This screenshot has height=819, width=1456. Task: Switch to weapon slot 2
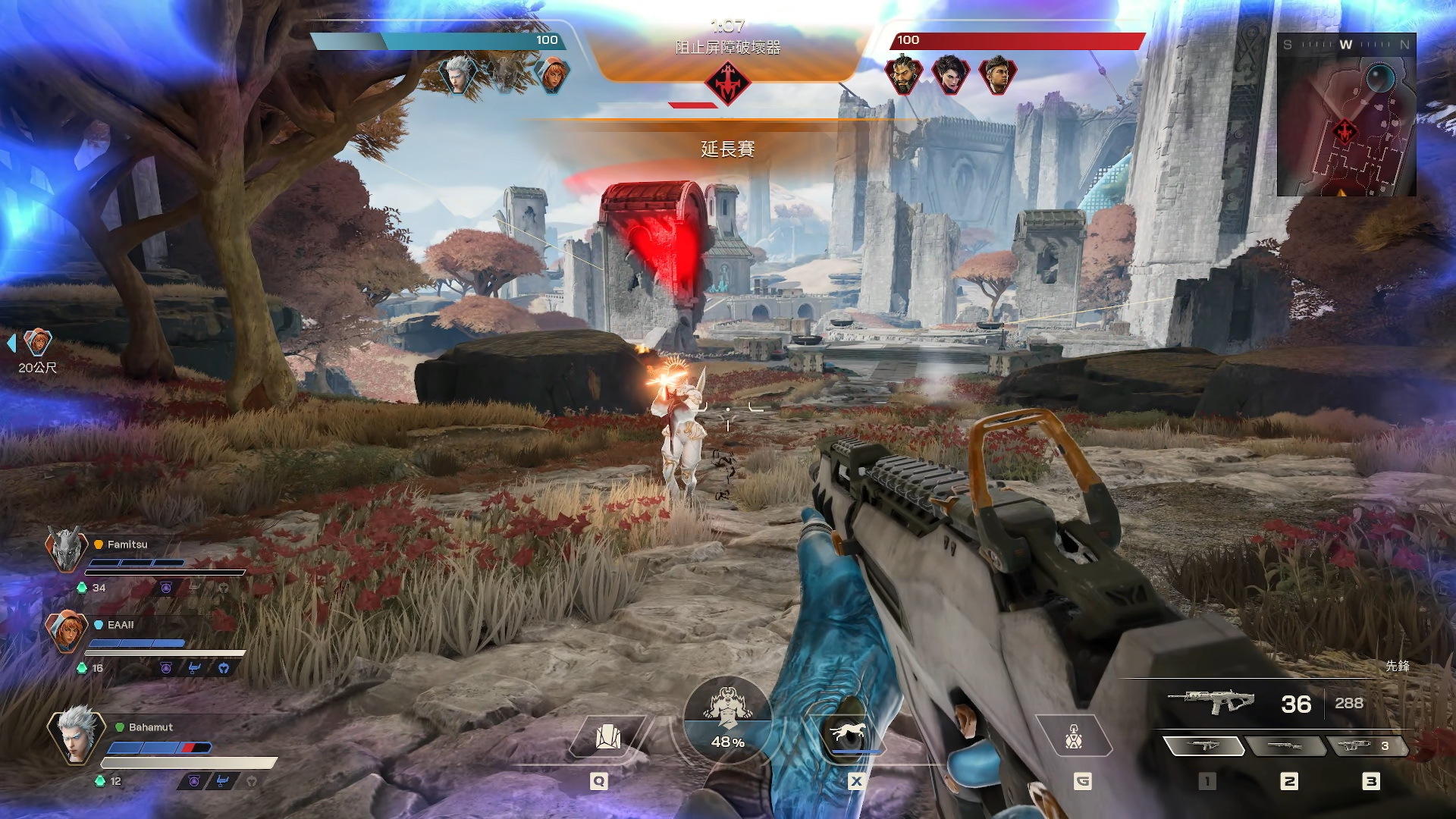(1286, 746)
